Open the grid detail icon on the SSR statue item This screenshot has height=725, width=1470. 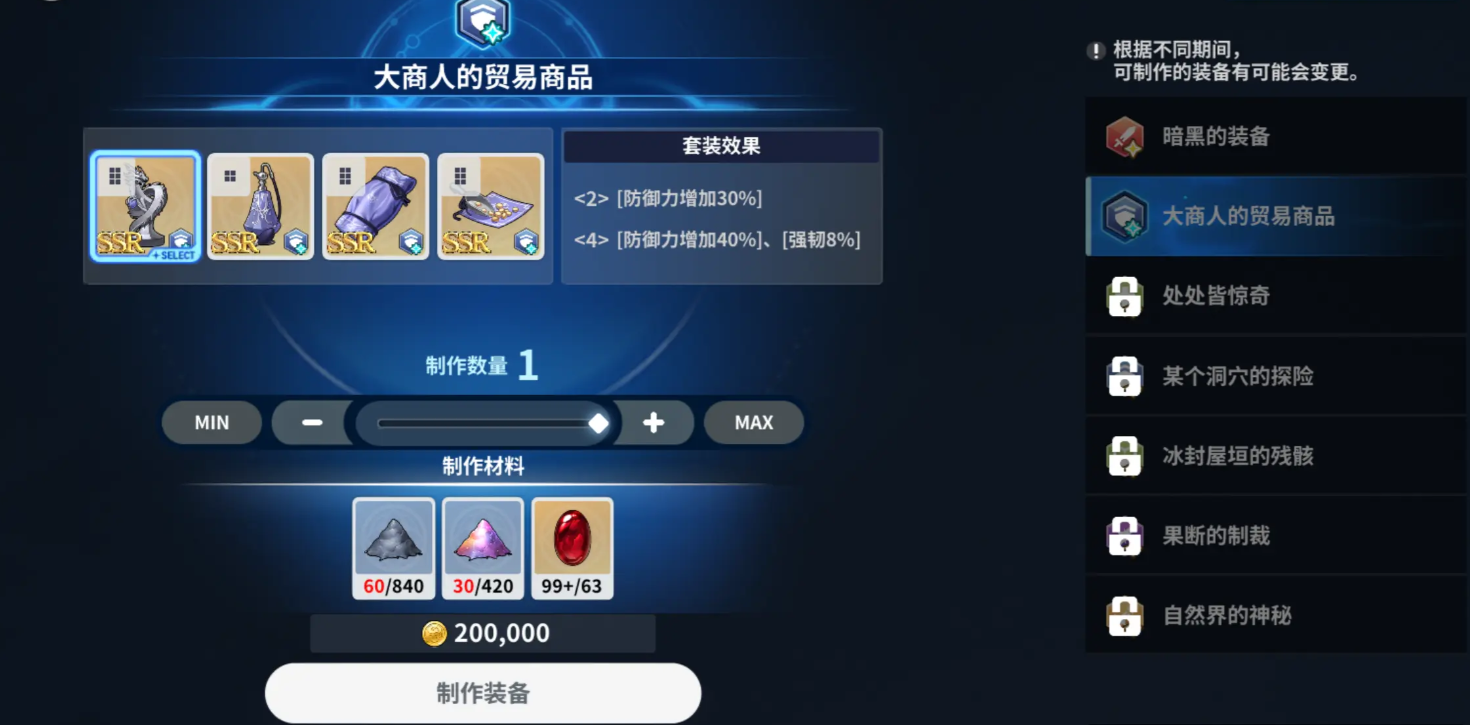[x=118, y=175]
